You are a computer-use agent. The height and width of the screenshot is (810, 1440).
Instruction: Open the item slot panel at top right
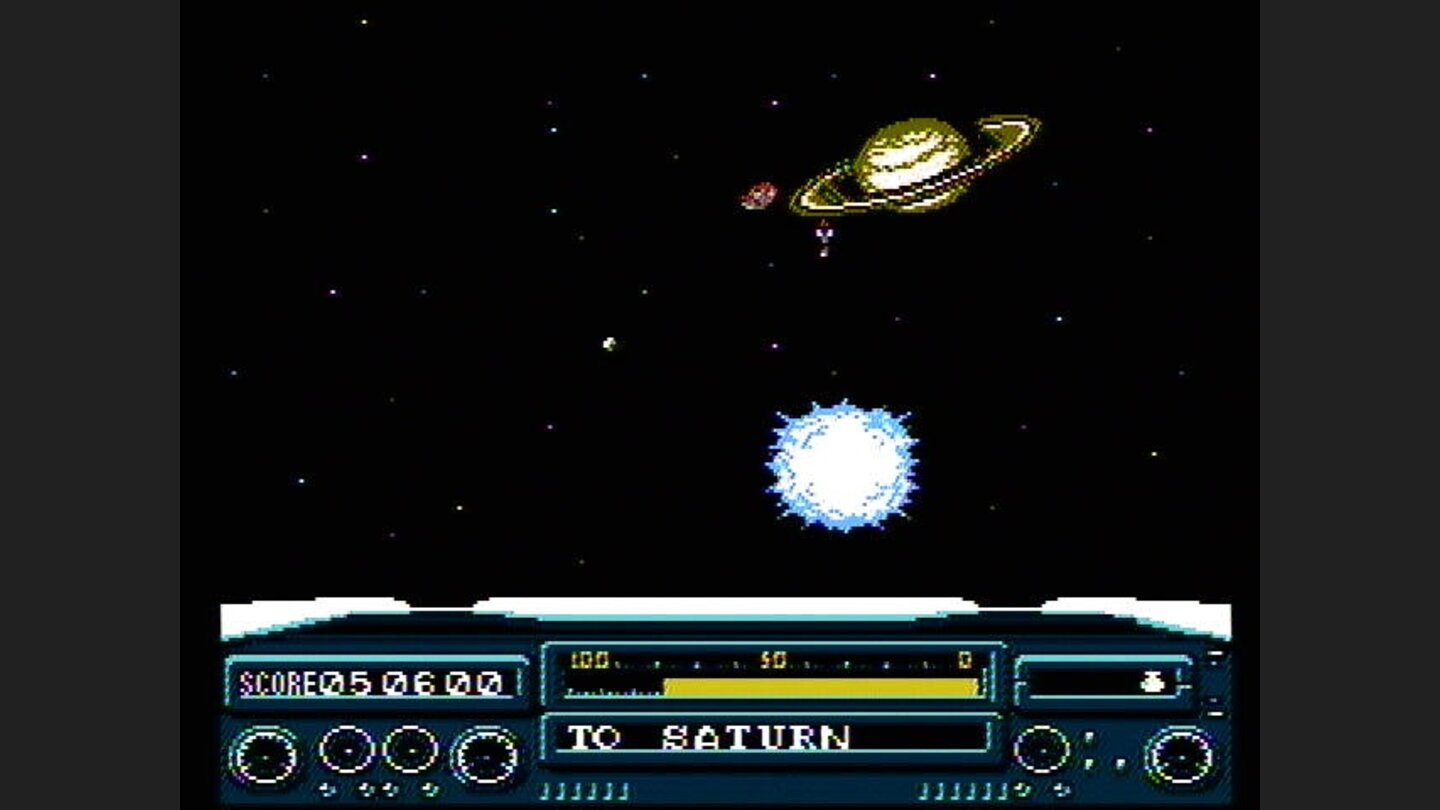(1100, 684)
